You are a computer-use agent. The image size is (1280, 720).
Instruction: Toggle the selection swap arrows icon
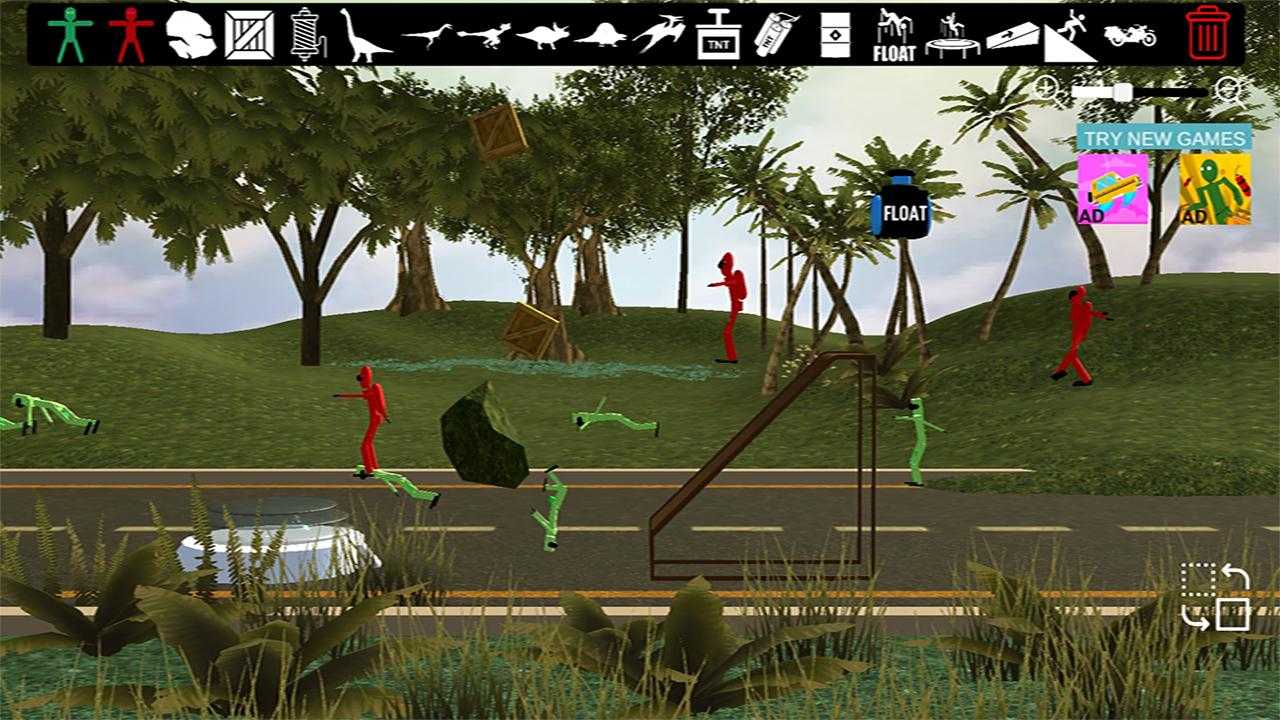(1215, 597)
